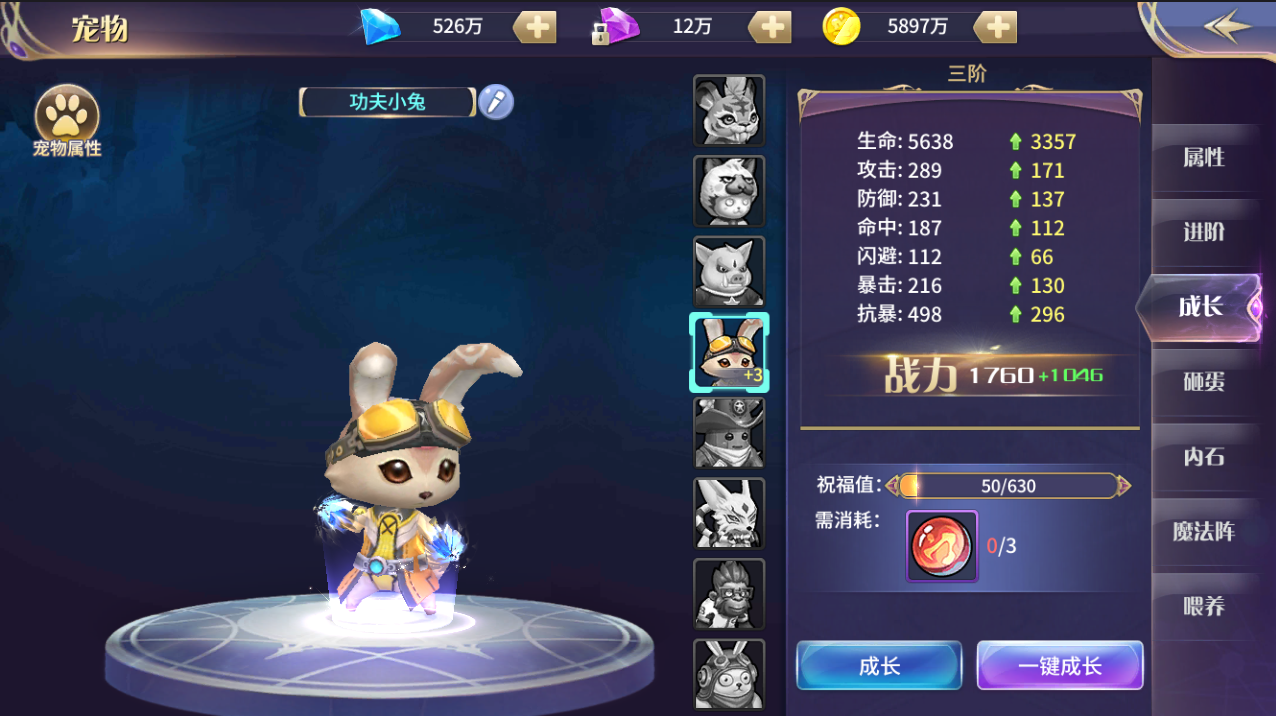
Task: Select the 成长 tab
Action: 1201,307
